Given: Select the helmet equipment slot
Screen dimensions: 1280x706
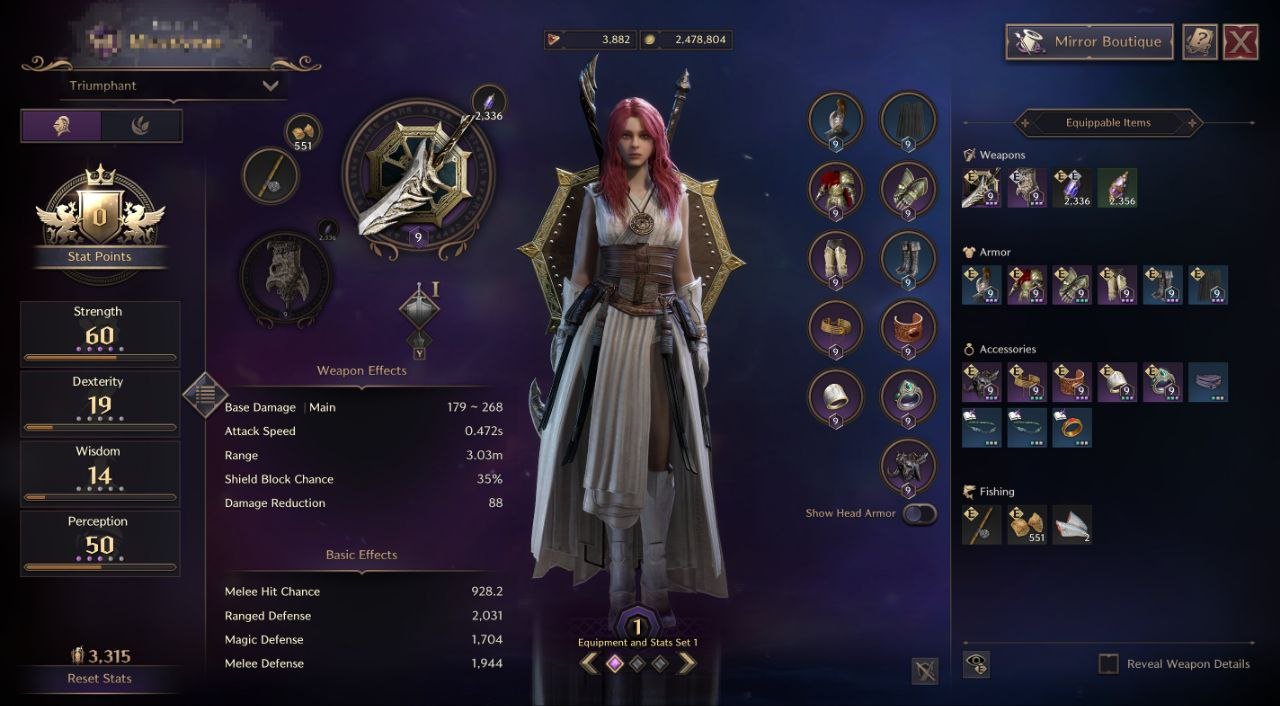Looking at the screenshot, I should coord(835,121).
